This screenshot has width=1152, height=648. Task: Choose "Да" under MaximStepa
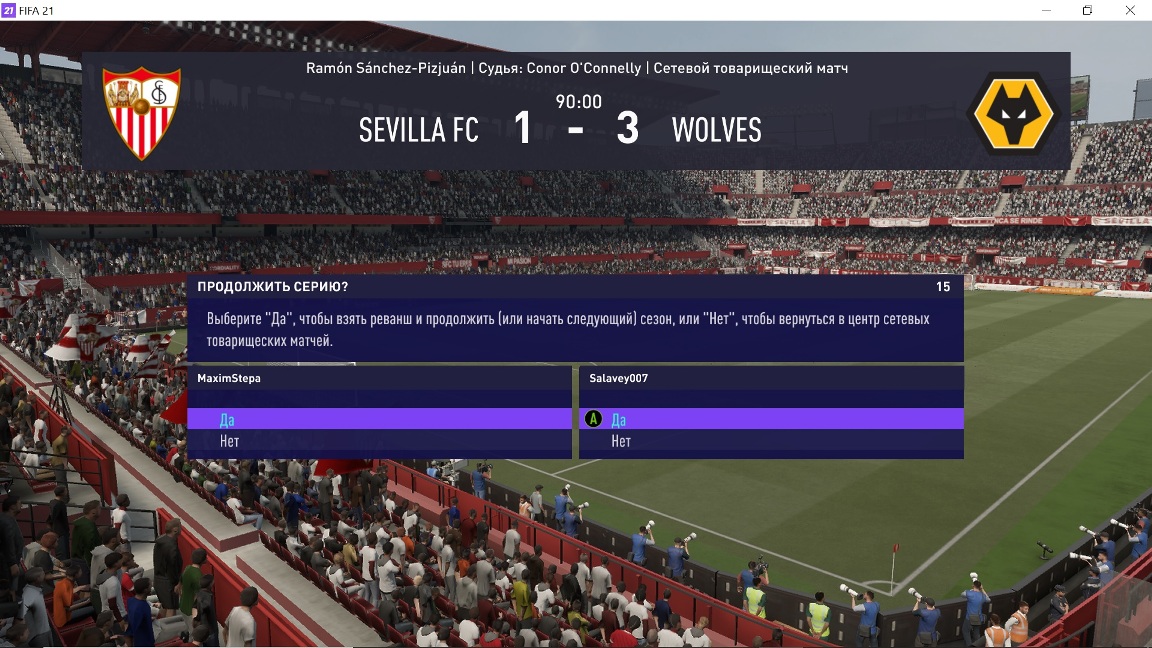pyautogui.click(x=228, y=420)
